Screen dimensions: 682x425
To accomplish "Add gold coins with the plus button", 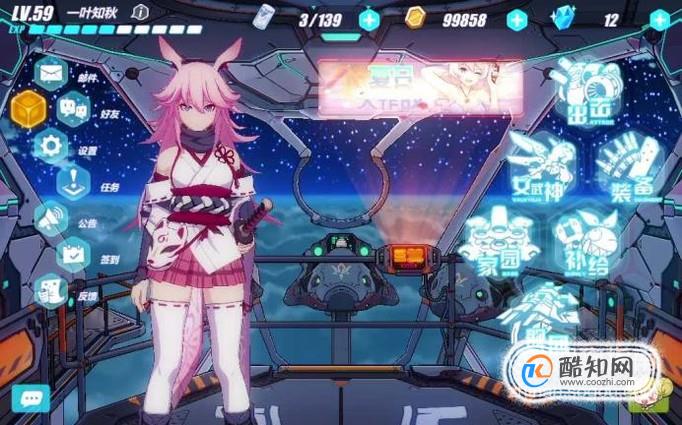I will click(517, 19).
